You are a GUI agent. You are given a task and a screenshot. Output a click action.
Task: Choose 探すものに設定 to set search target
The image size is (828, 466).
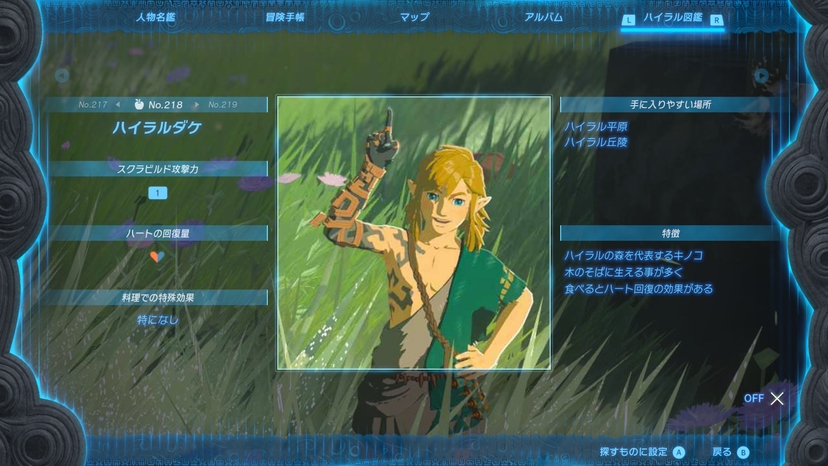[x=642, y=452]
